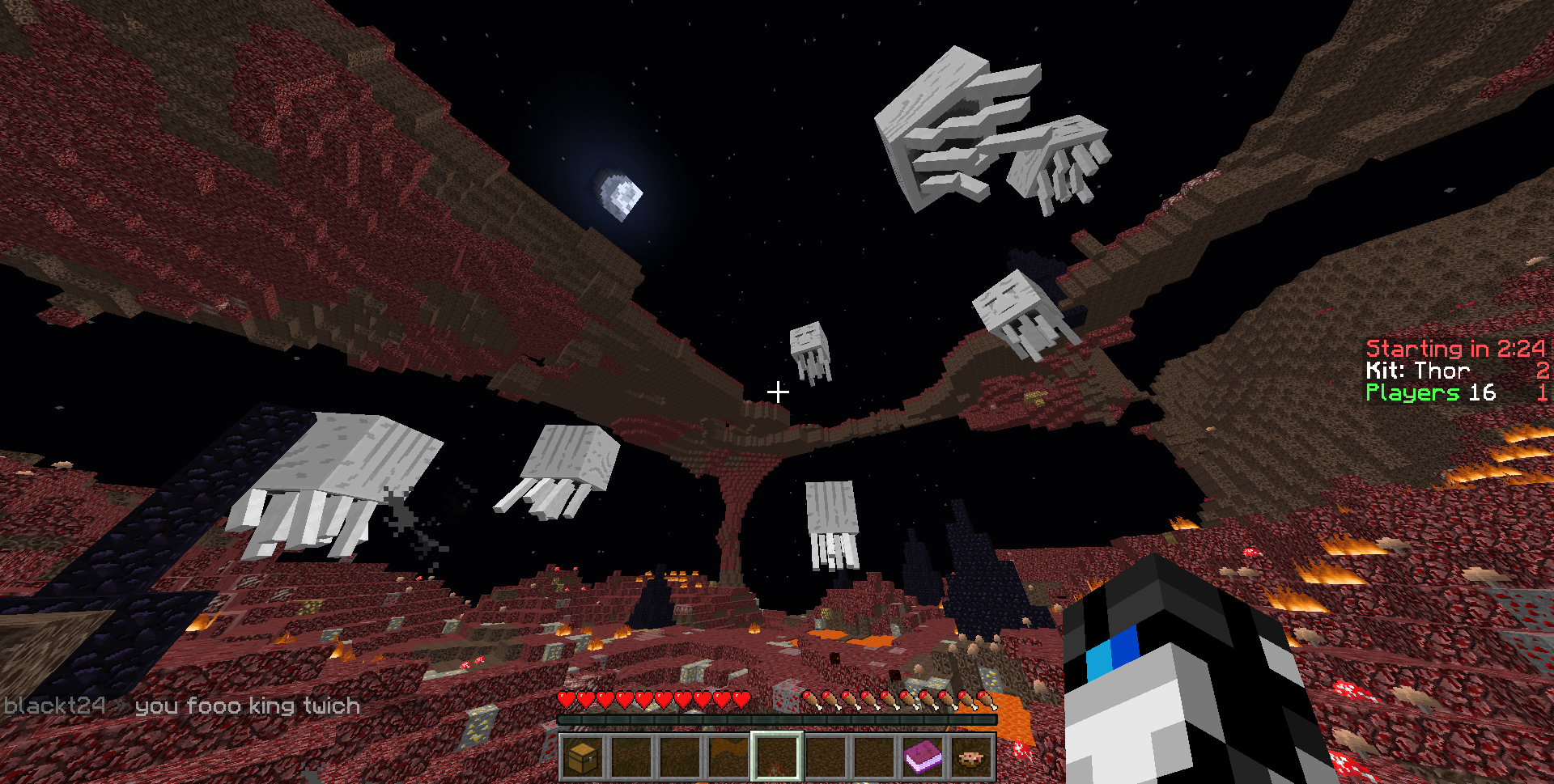Choose the pumpkin pie hotbar slot
The image size is (1554, 784).
971,757
